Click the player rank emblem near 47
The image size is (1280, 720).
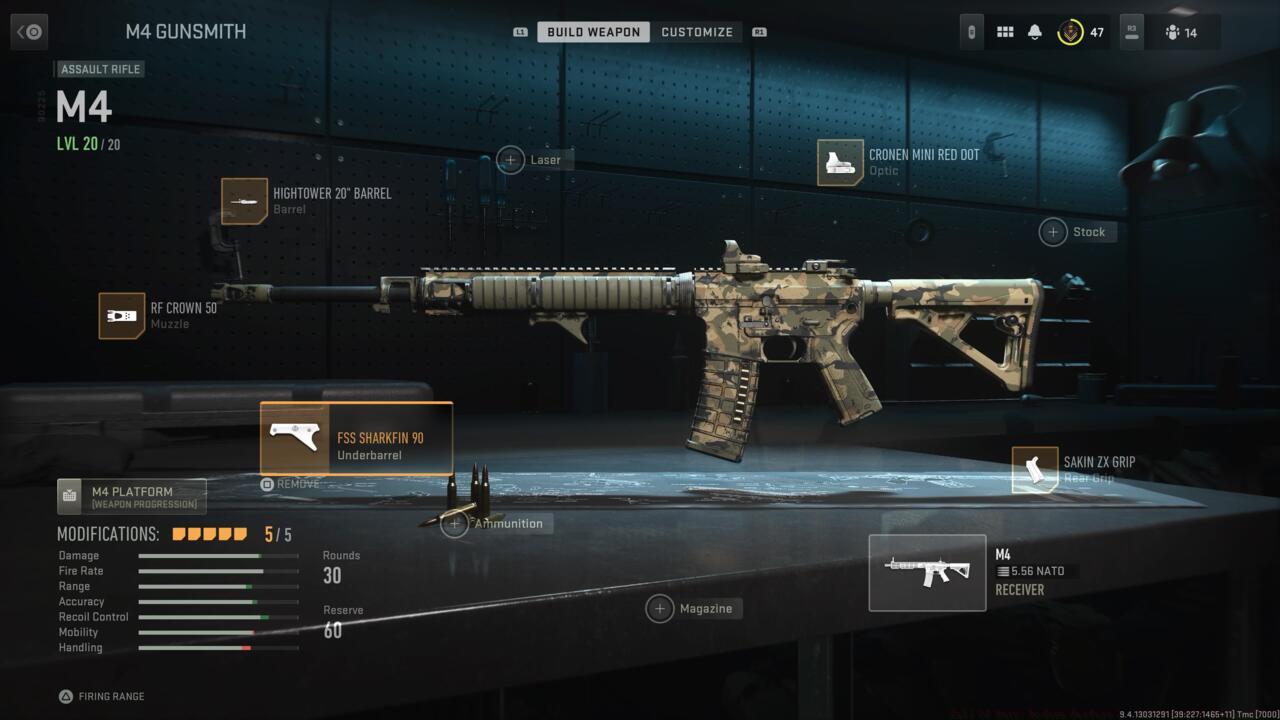click(1068, 31)
